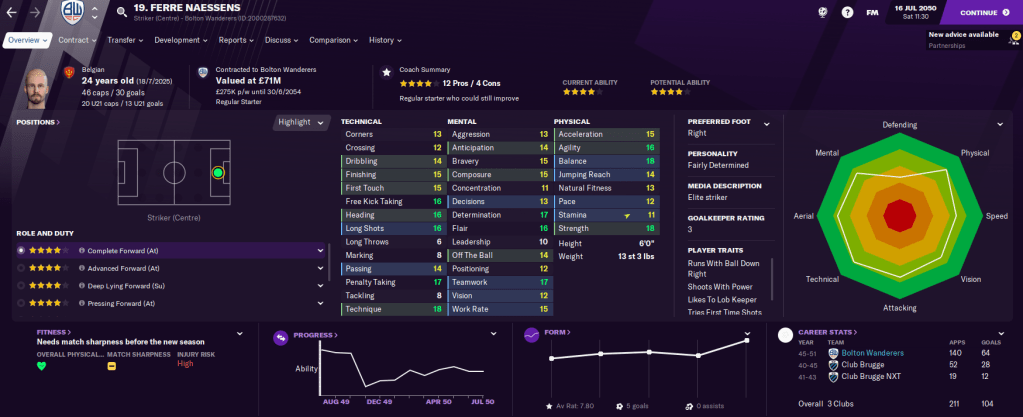
Task: Click the Continue button
Action: pyautogui.click(x=986, y=13)
